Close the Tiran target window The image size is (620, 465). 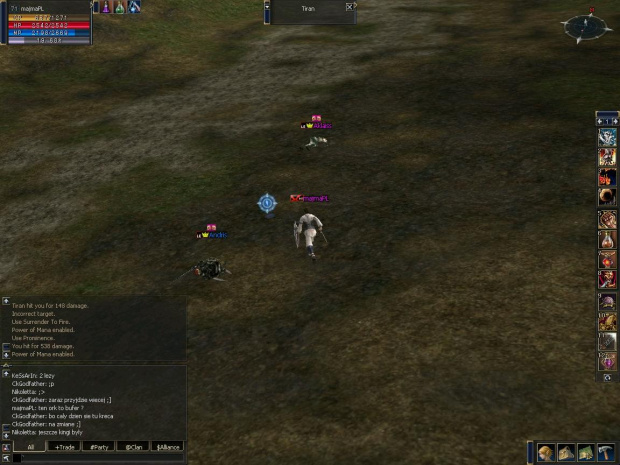pos(349,7)
